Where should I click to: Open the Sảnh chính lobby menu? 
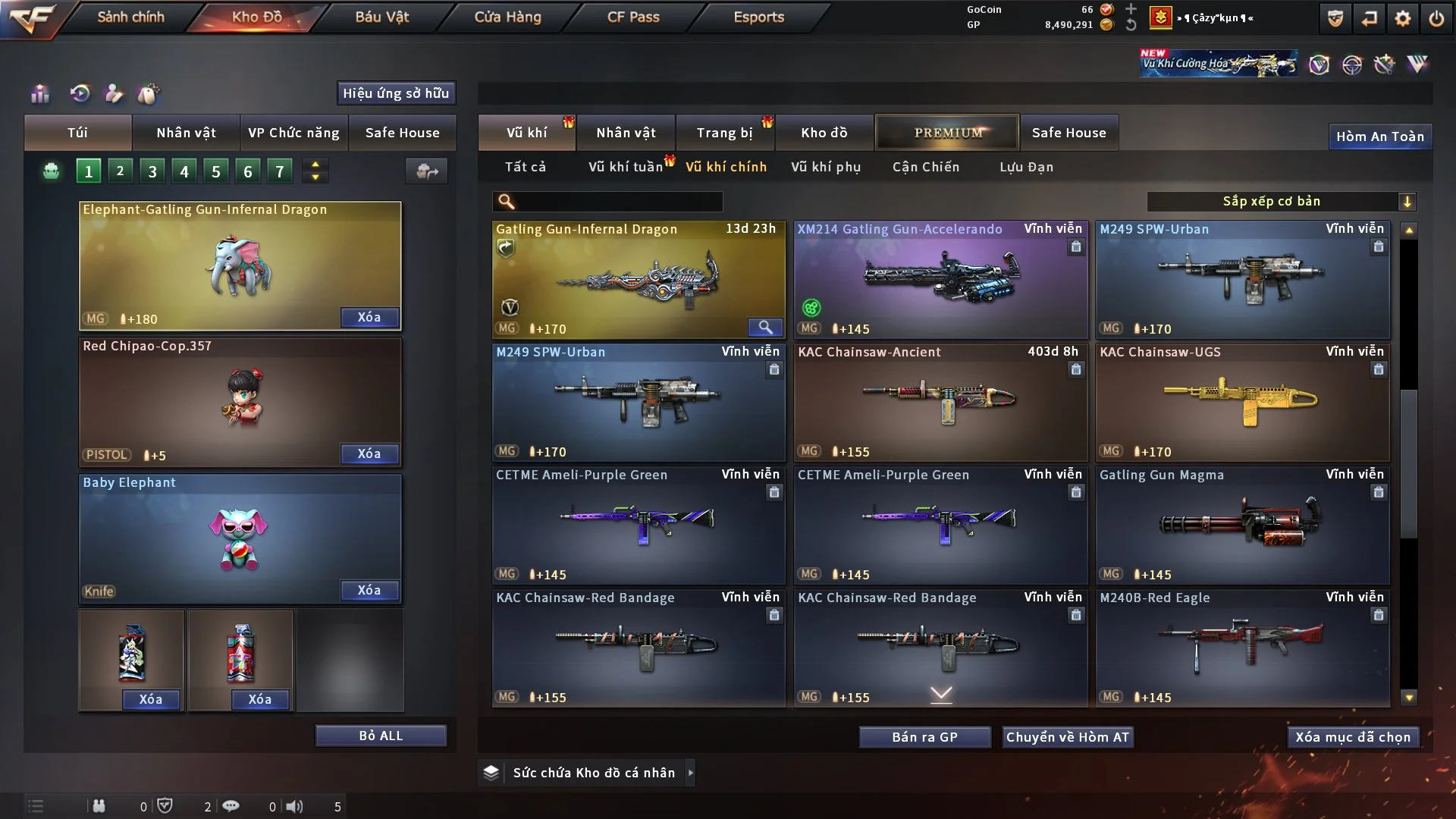tap(130, 17)
